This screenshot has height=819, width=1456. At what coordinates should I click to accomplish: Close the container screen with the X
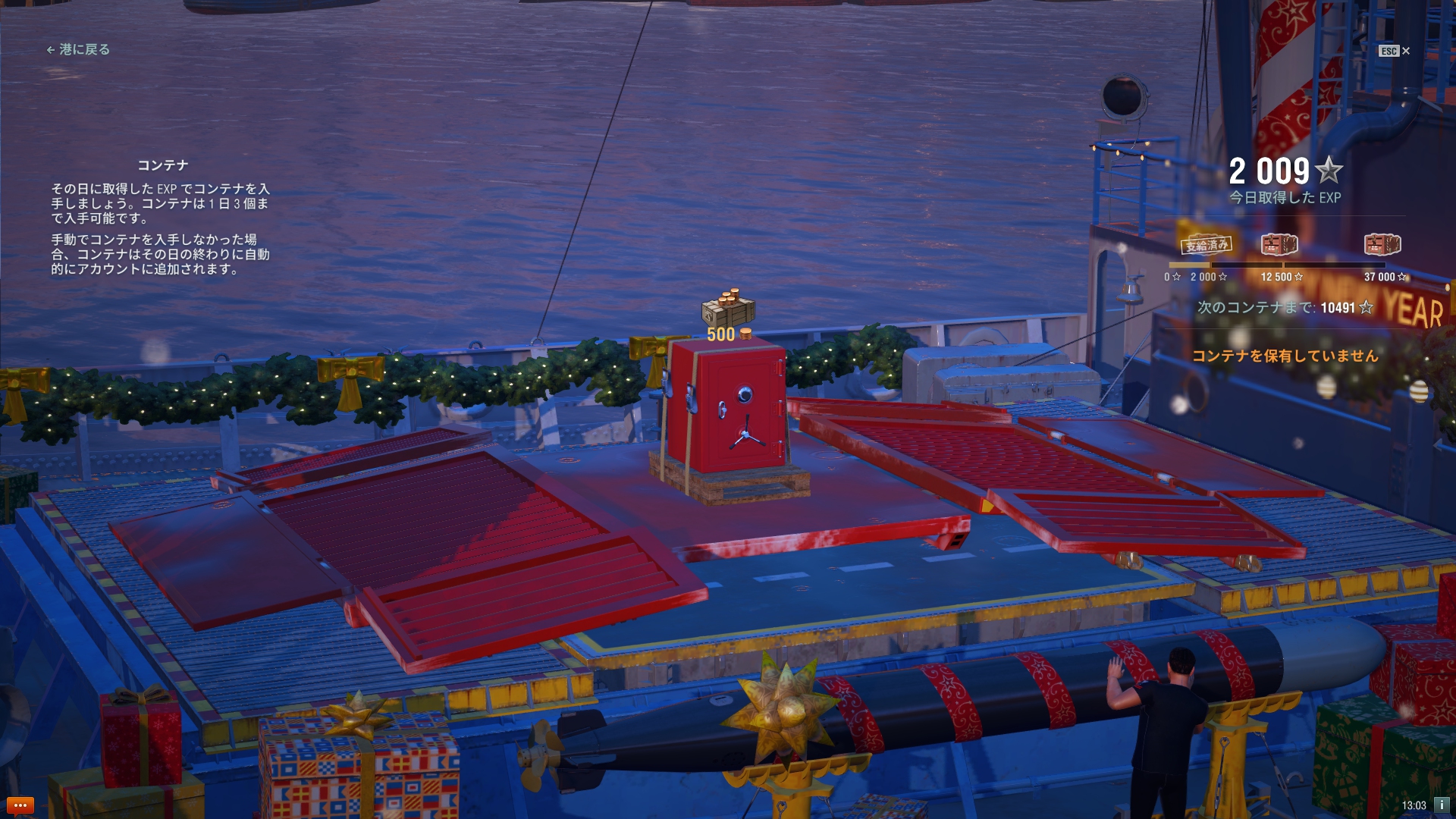point(1405,51)
